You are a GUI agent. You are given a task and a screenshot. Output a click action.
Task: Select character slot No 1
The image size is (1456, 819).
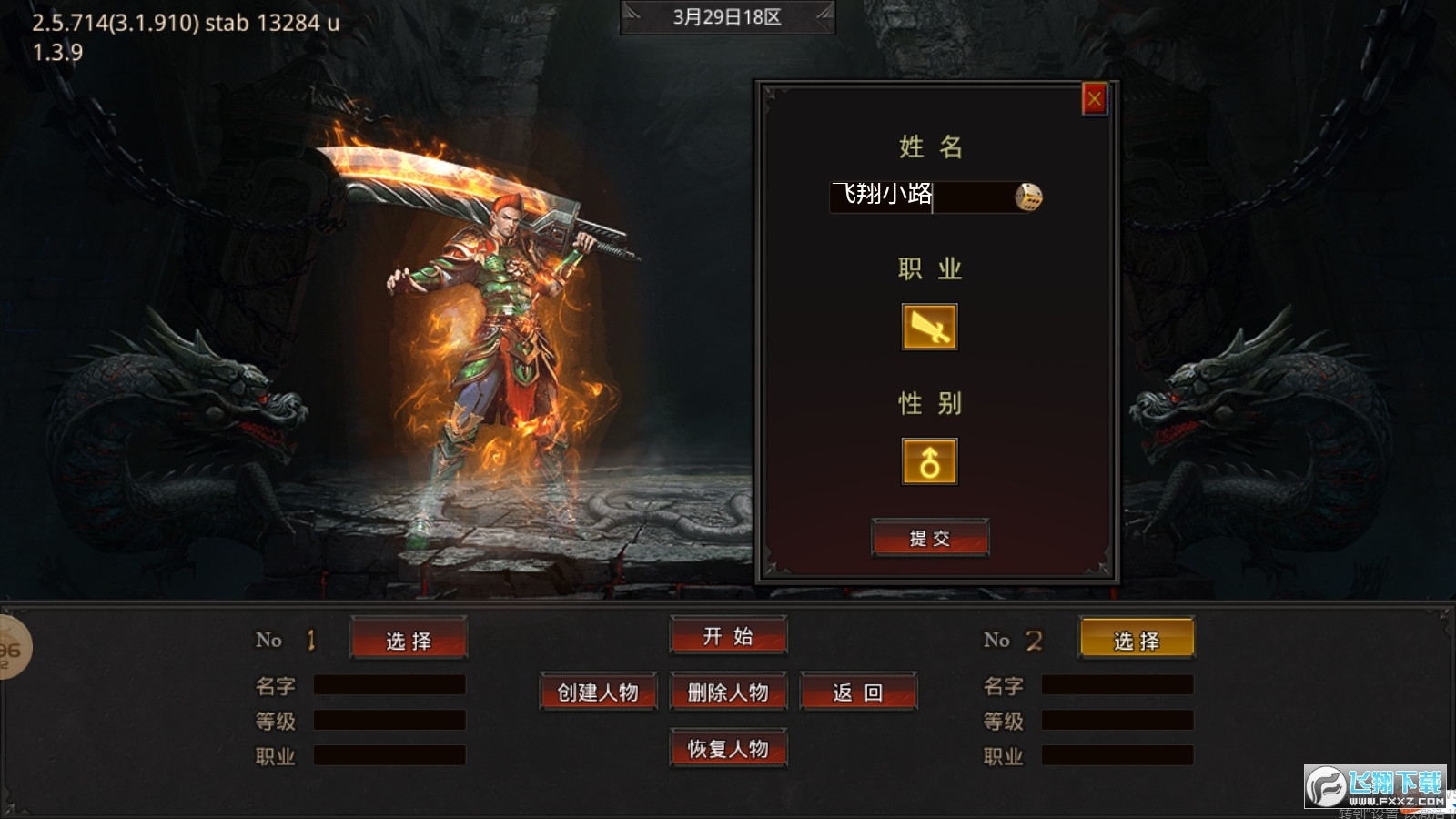(x=409, y=640)
